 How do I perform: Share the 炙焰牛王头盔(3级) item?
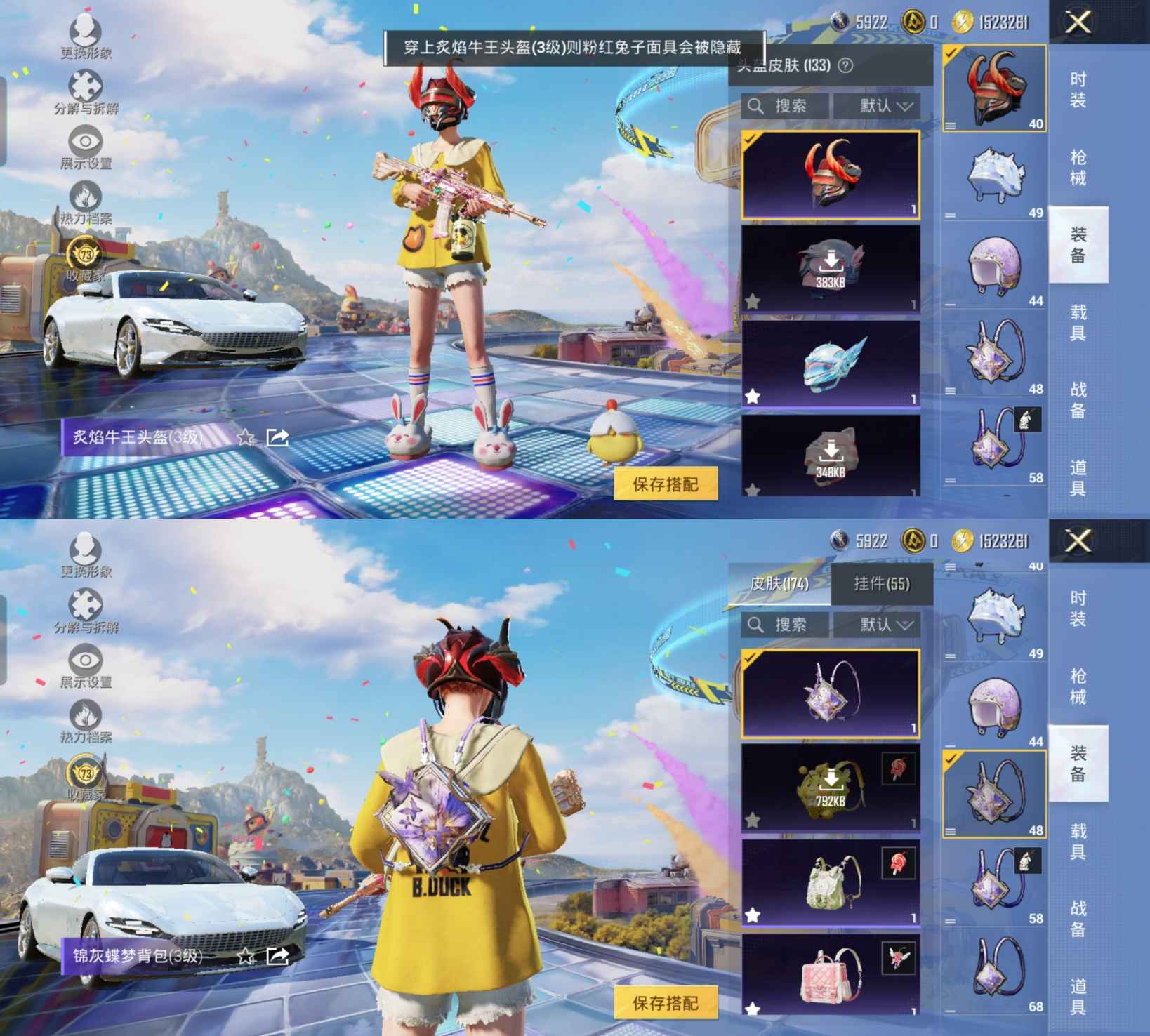[278, 438]
